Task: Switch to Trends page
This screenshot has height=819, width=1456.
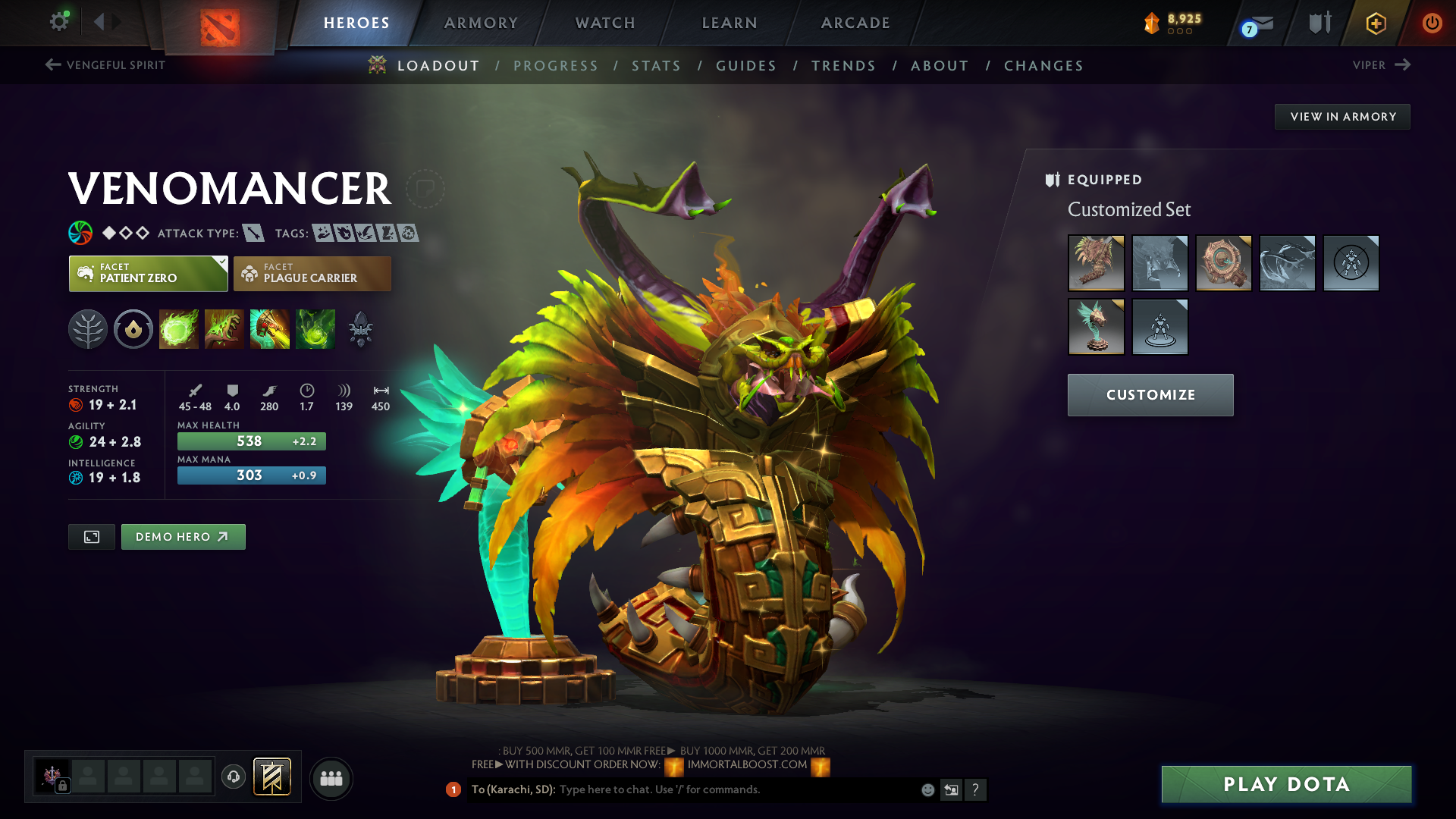Action: [x=843, y=66]
